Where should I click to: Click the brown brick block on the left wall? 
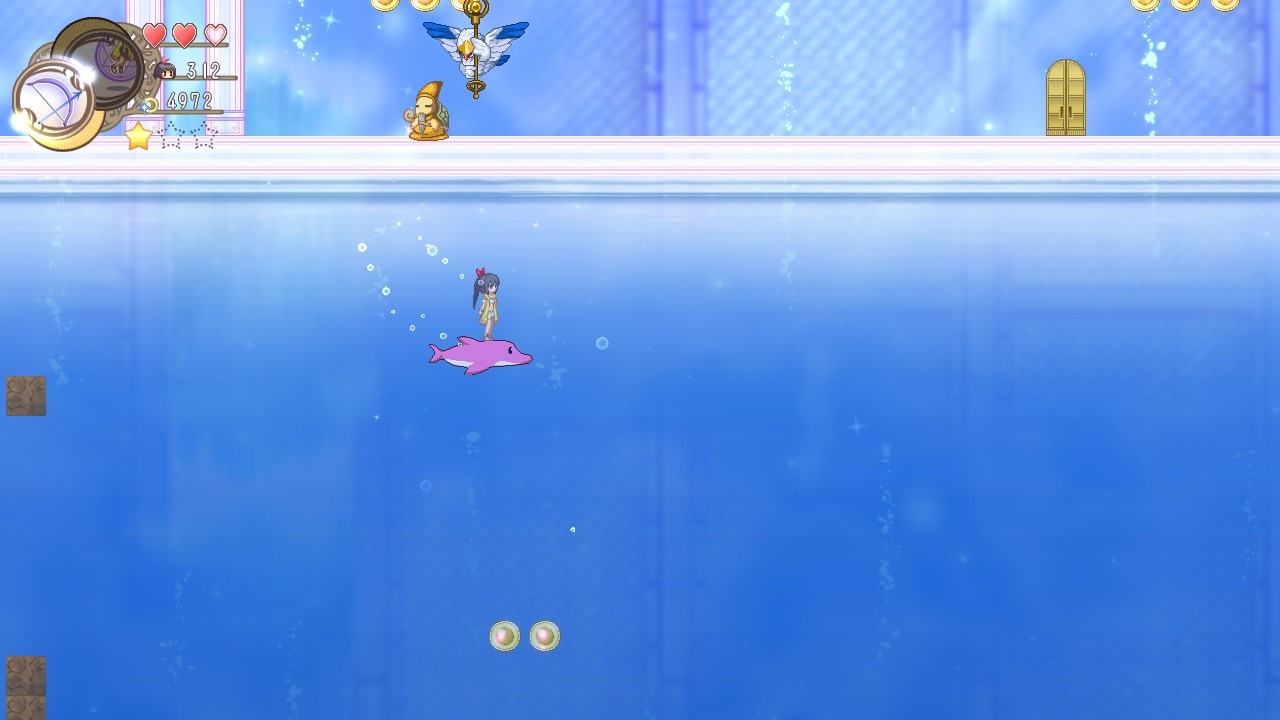pos(25,395)
